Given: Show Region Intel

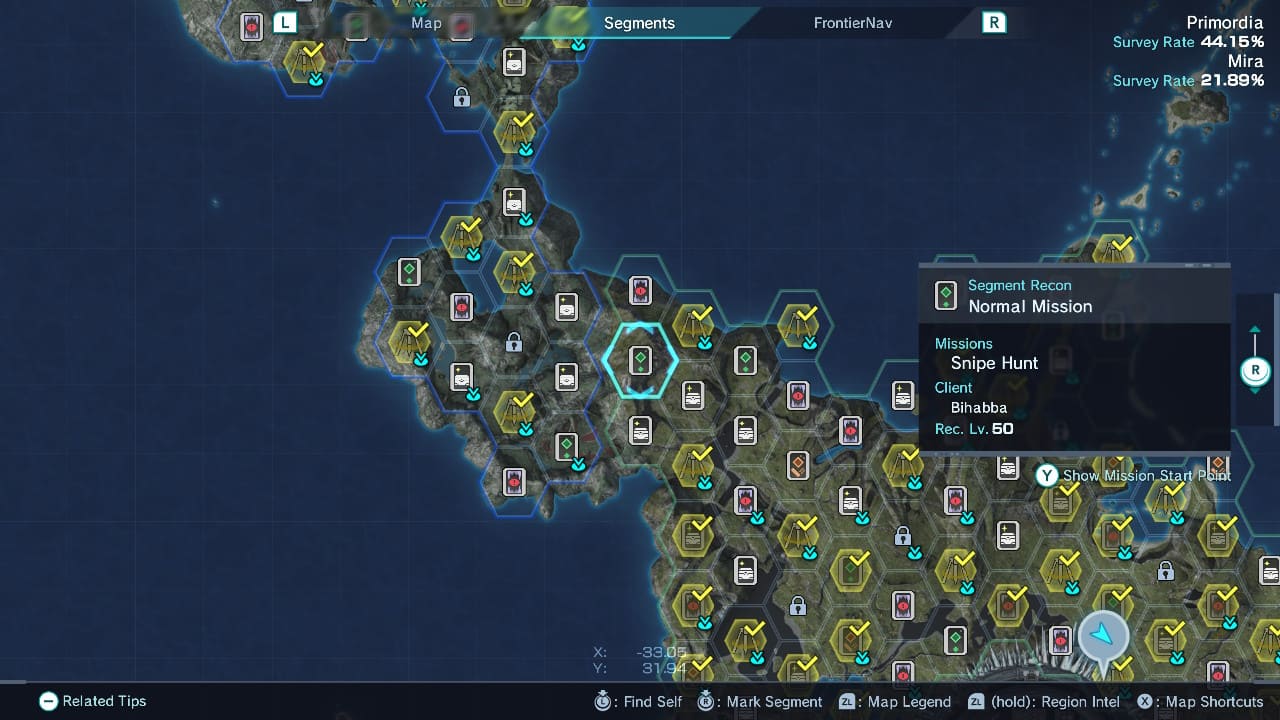Looking at the screenshot, I should [1044, 702].
